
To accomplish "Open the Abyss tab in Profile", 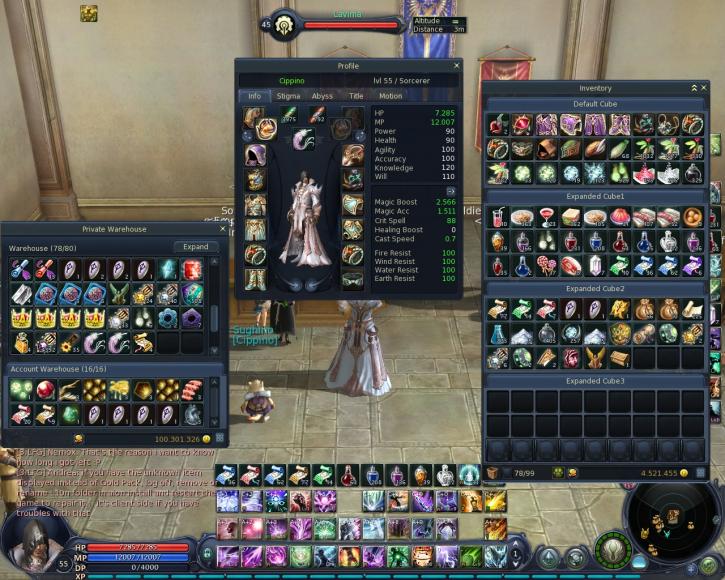I will point(322,96).
